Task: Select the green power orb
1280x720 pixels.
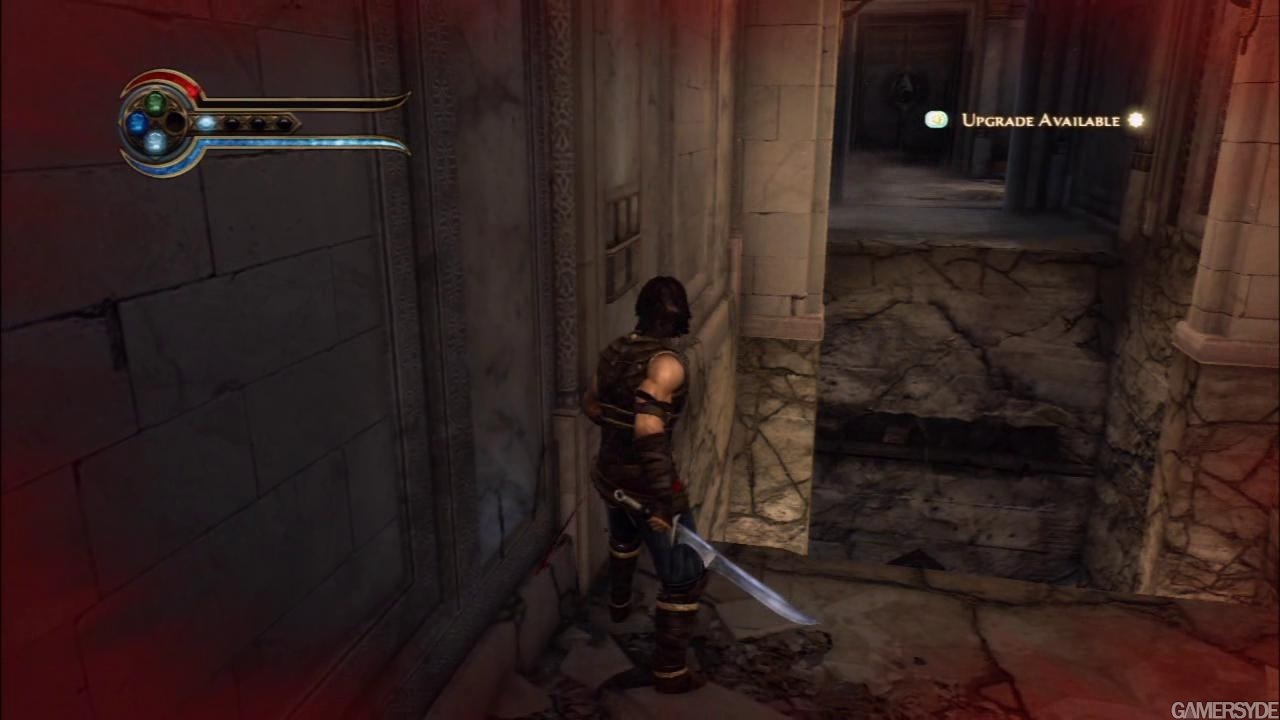Action: coord(155,102)
